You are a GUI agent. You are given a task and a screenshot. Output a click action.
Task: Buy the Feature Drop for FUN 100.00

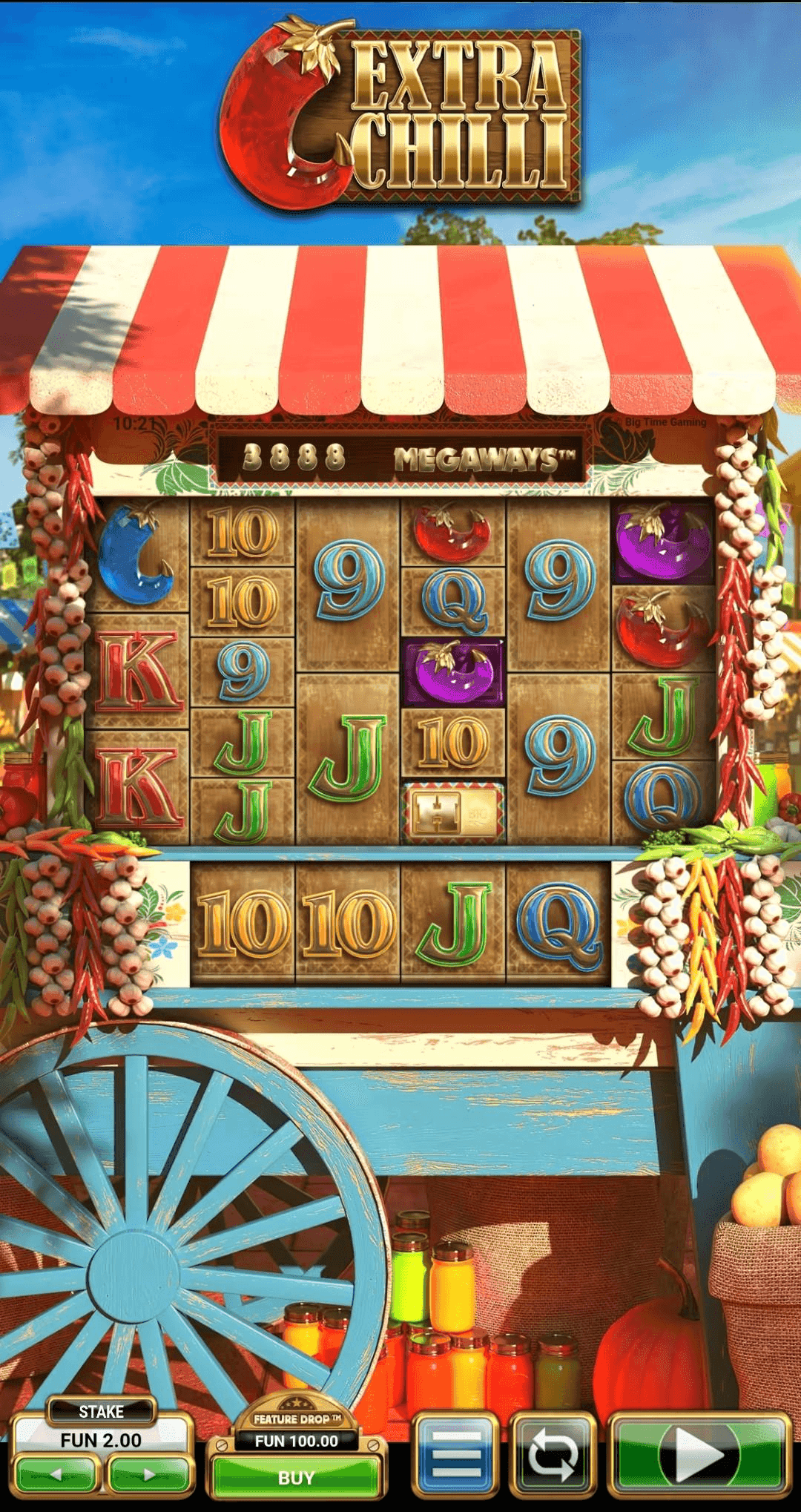tap(296, 1477)
